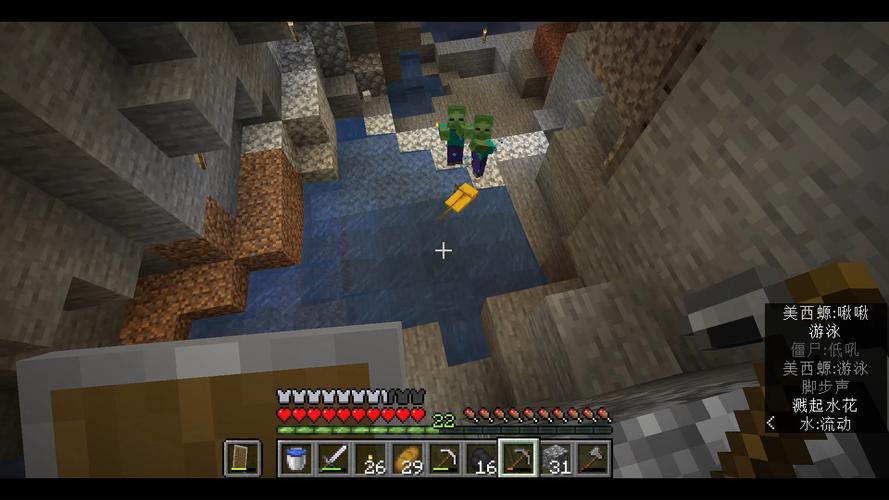This screenshot has height=500, width=889.
Task: Select the torch stack of 26
Action: click(x=370, y=458)
